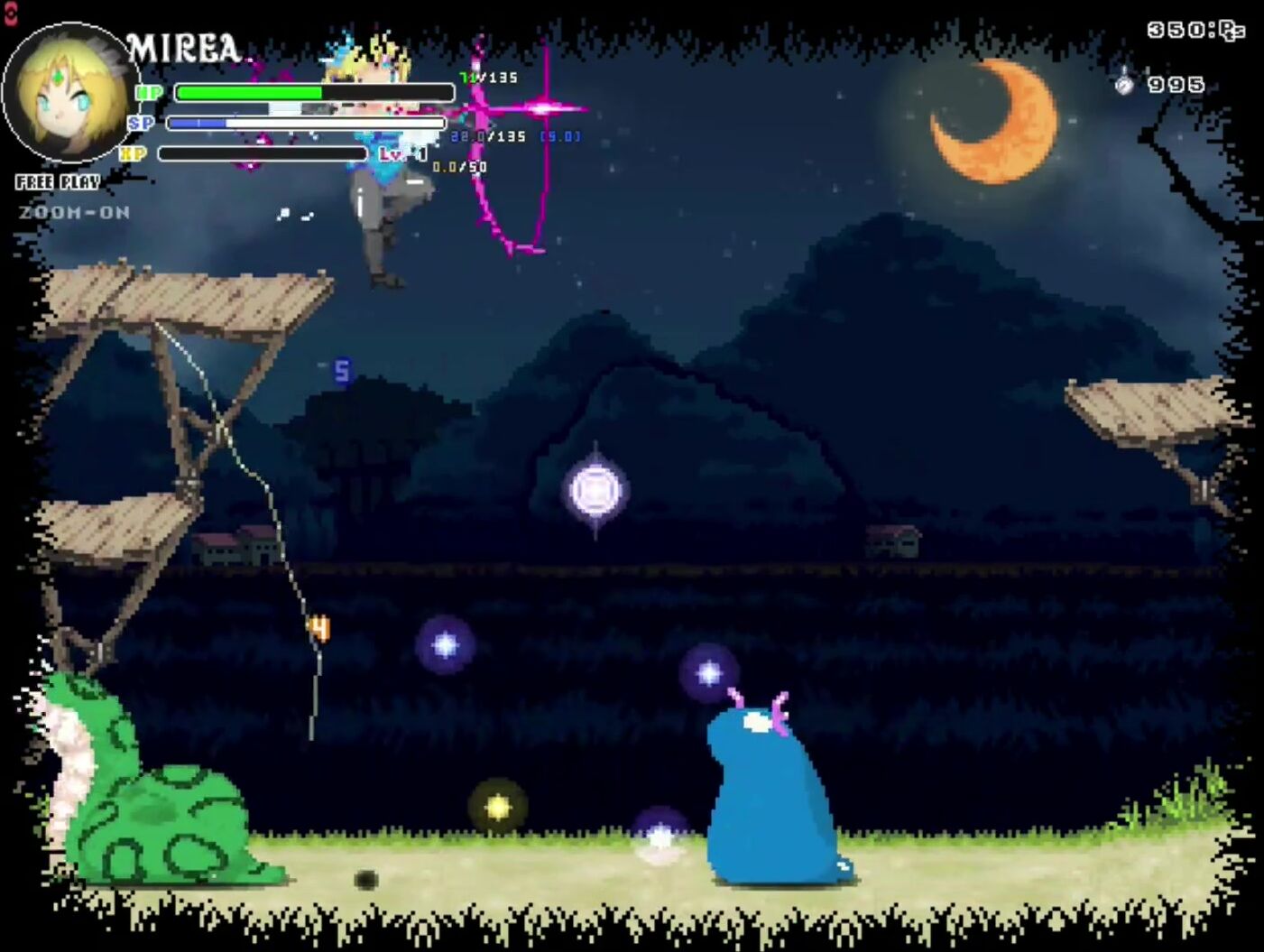Click Mirea's character portrait

pos(69,95)
